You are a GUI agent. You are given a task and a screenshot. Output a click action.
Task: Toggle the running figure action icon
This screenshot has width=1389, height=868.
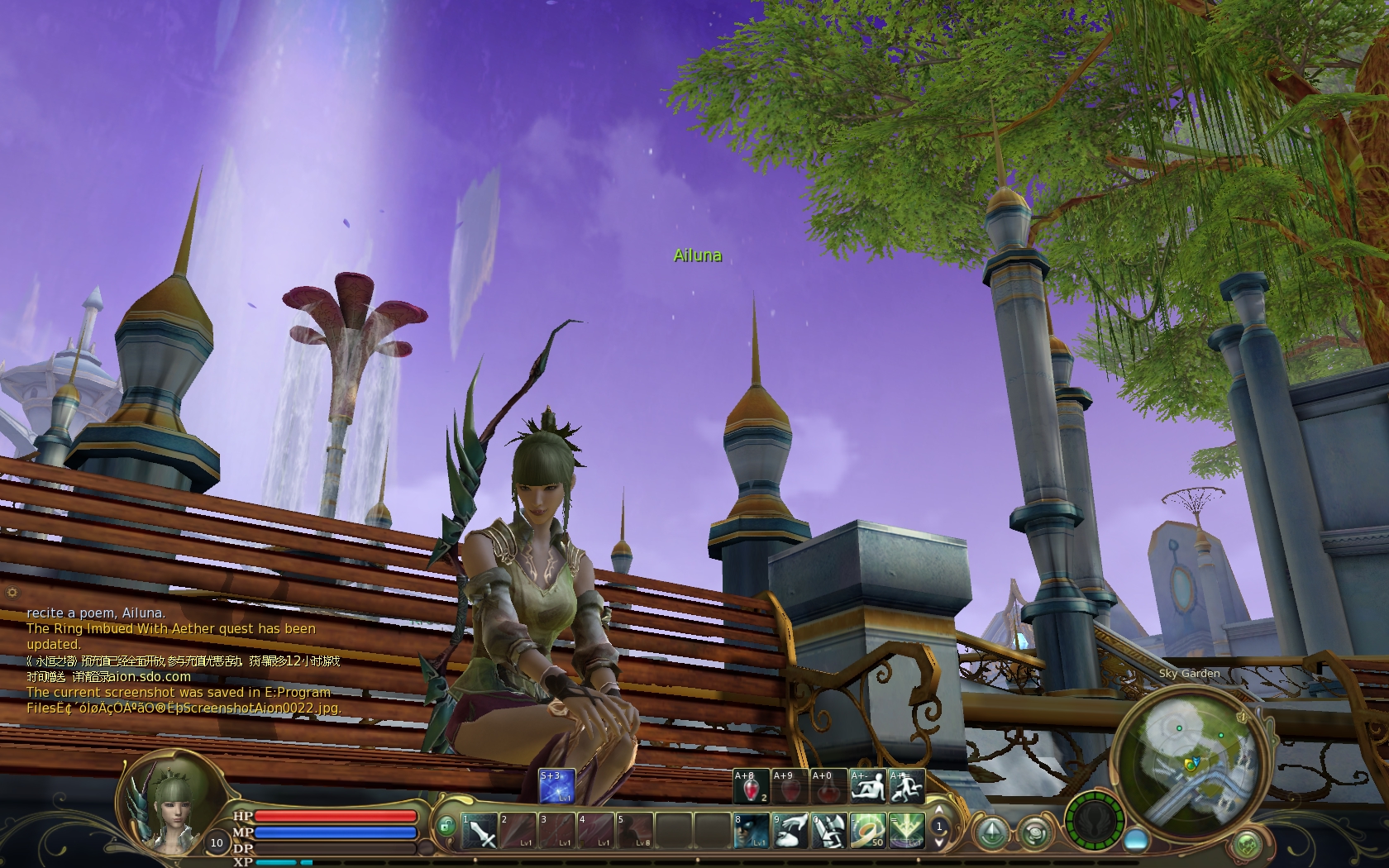(x=907, y=787)
